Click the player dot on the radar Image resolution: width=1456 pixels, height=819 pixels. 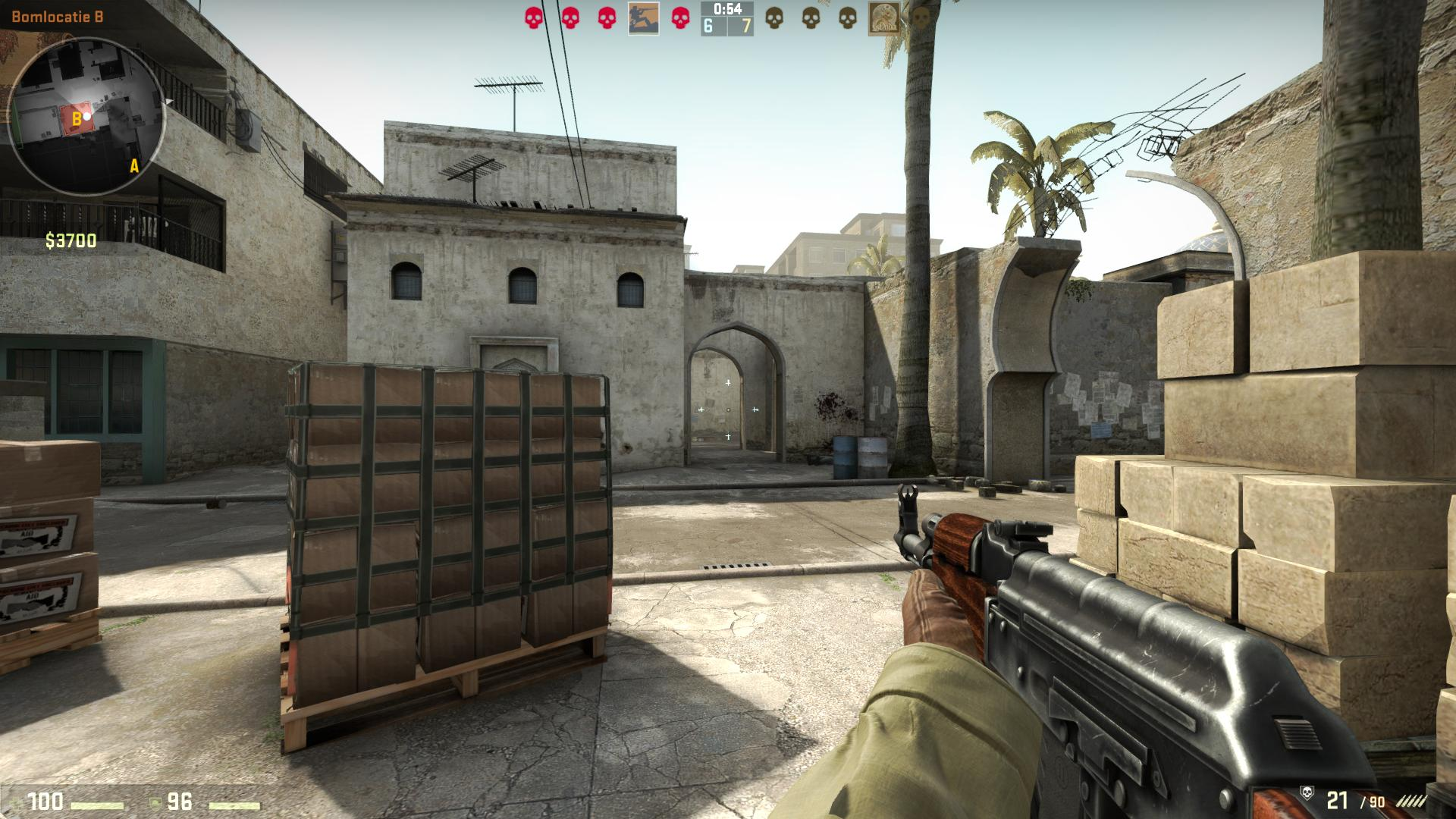coord(86,115)
